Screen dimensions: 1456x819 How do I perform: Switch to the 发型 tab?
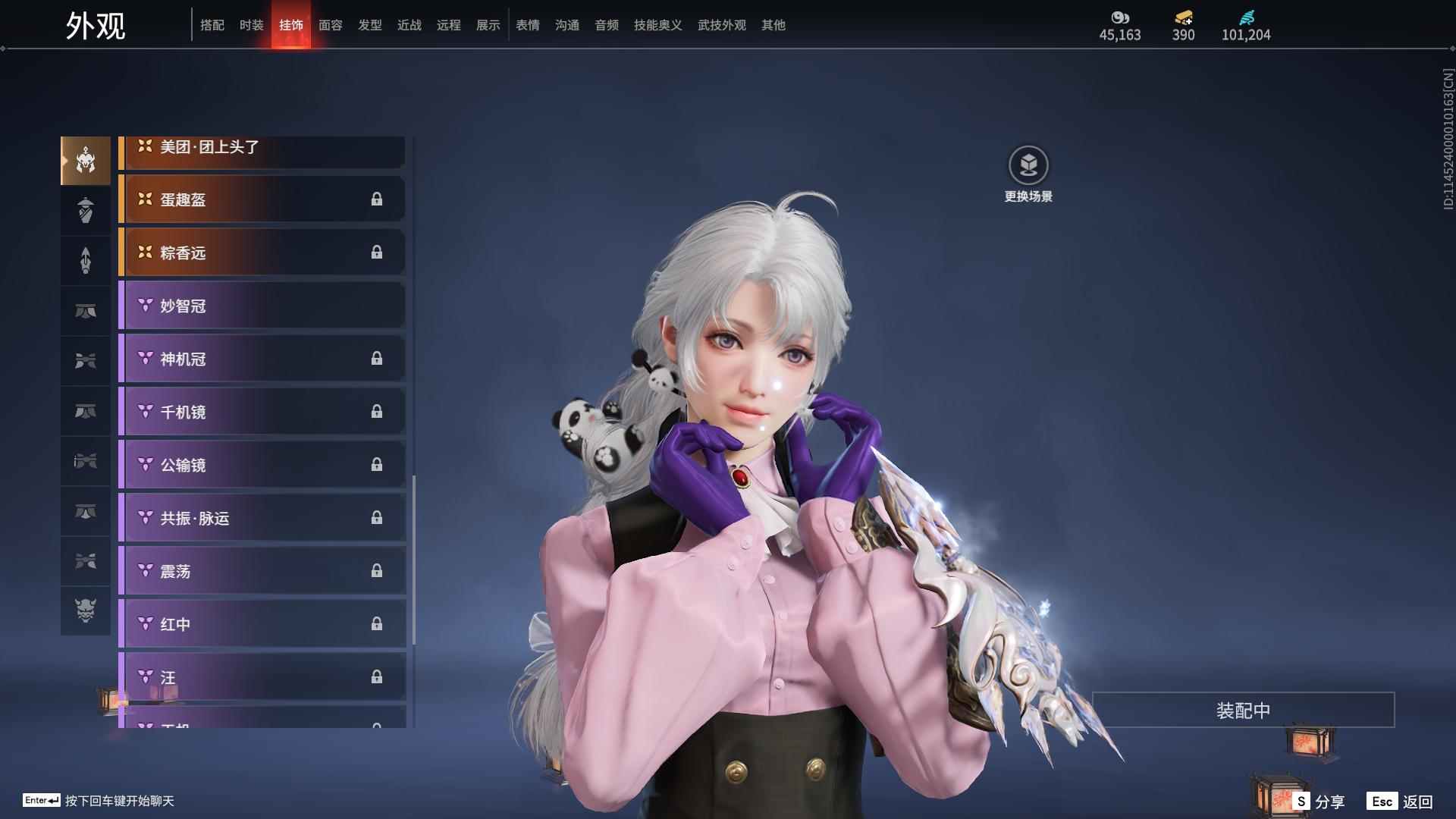click(x=370, y=25)
